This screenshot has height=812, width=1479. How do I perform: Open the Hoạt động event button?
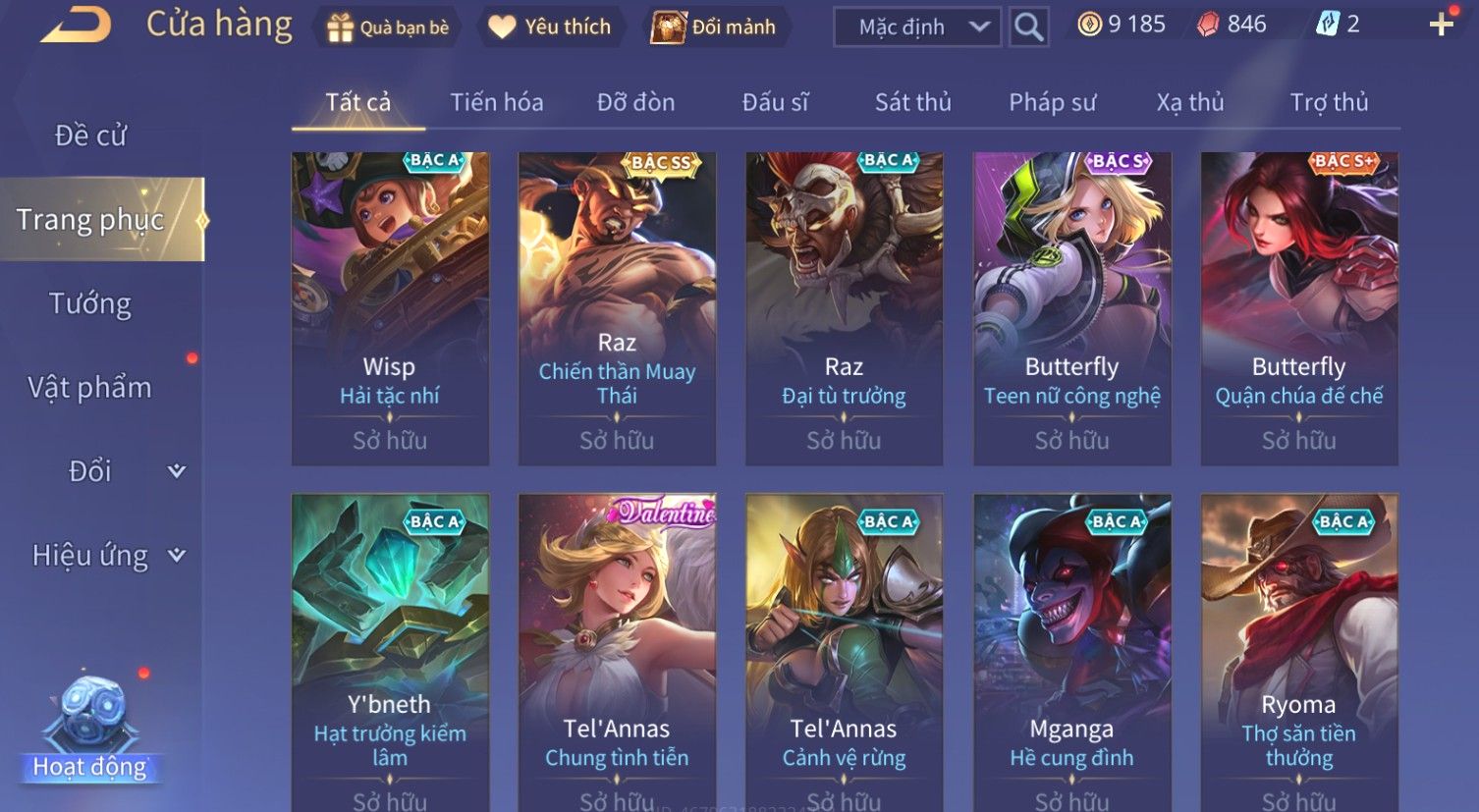(90, 731)
